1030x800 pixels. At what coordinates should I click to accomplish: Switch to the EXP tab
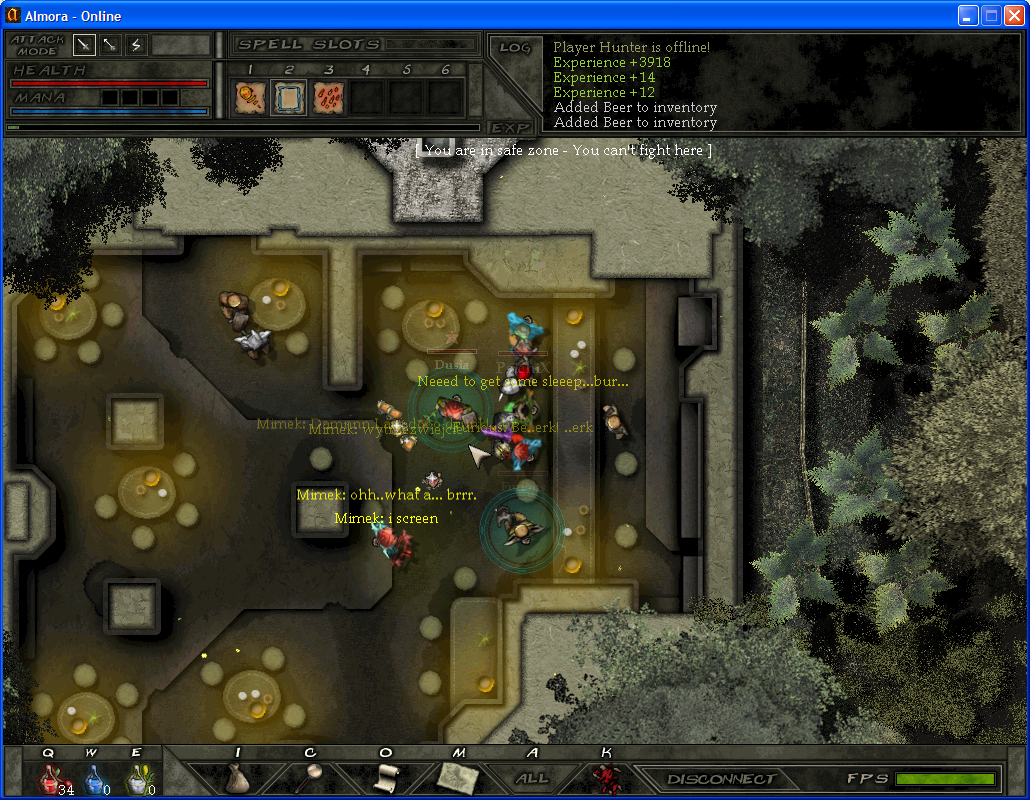[x=510, y=128]
